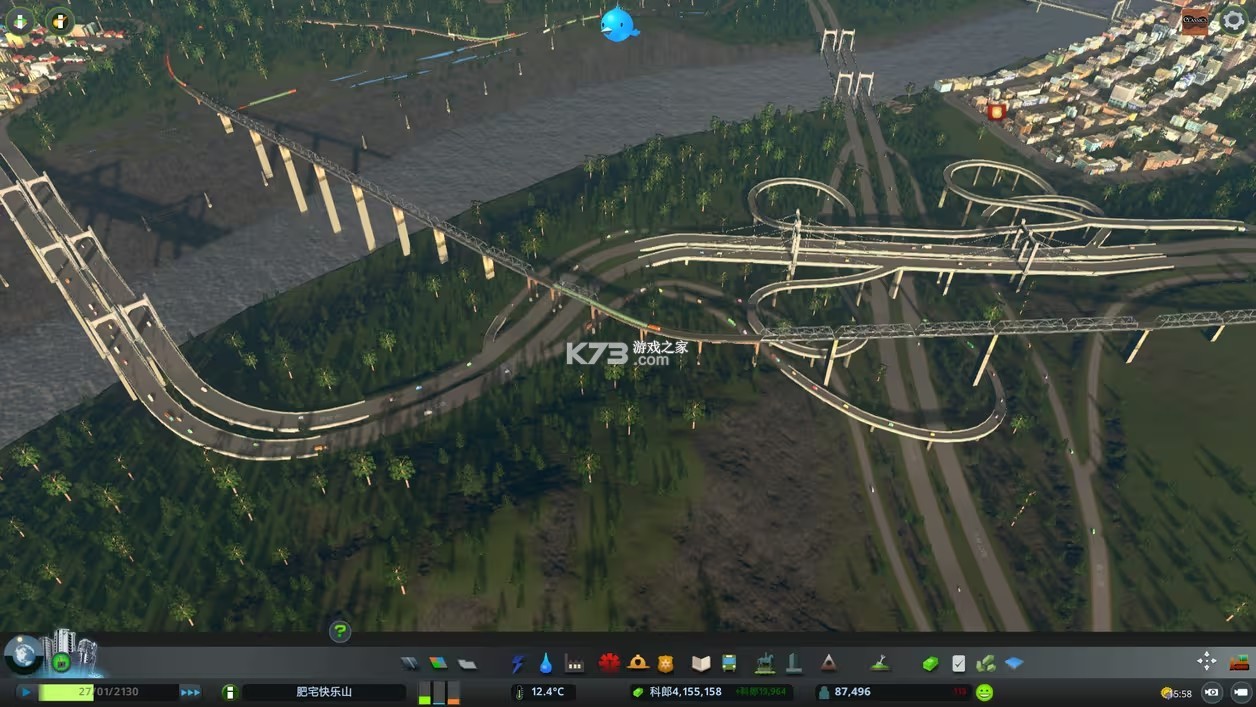Open the healthcare red cross menu
The width and height of the screenshot is (1256, 707).
pos(609,663)
